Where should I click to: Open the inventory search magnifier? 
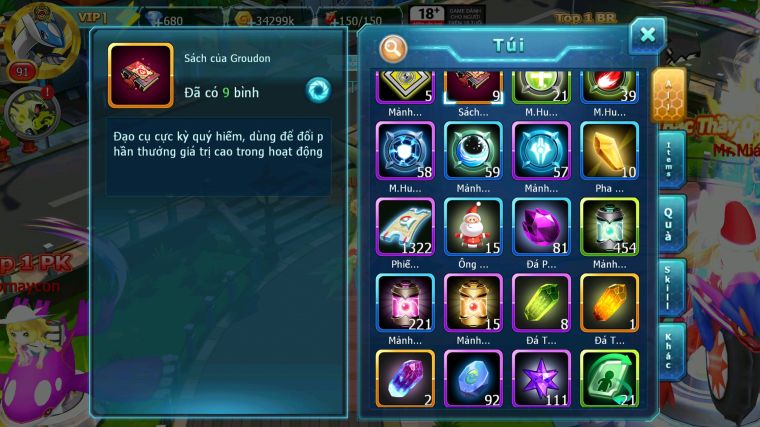394,47
